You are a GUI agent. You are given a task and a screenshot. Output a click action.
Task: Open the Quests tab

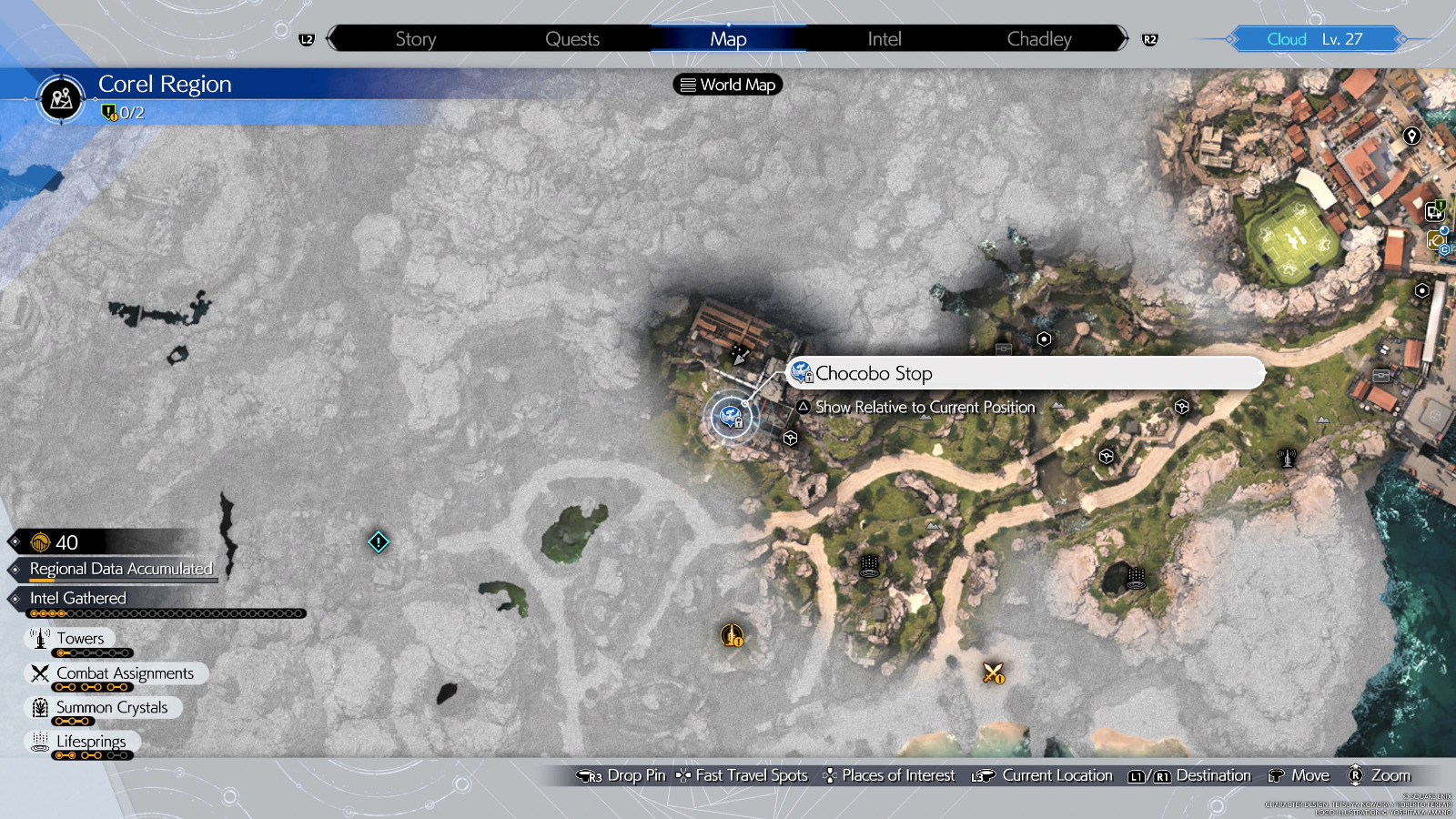pos(571,39)
